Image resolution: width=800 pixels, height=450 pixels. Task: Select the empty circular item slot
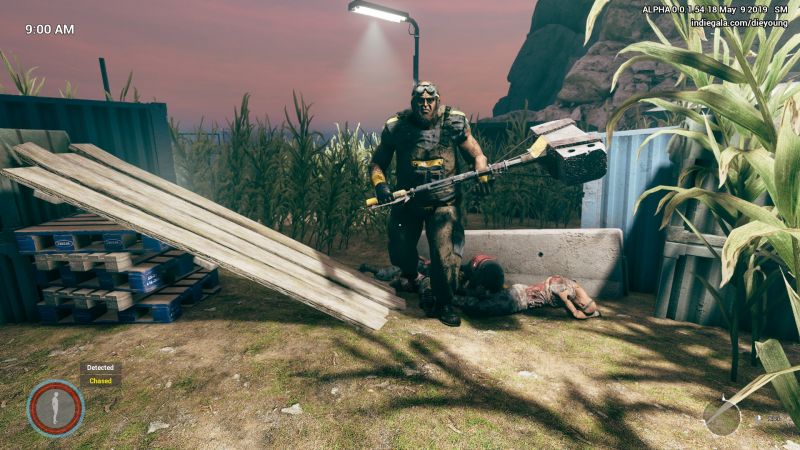coord(722,416)
